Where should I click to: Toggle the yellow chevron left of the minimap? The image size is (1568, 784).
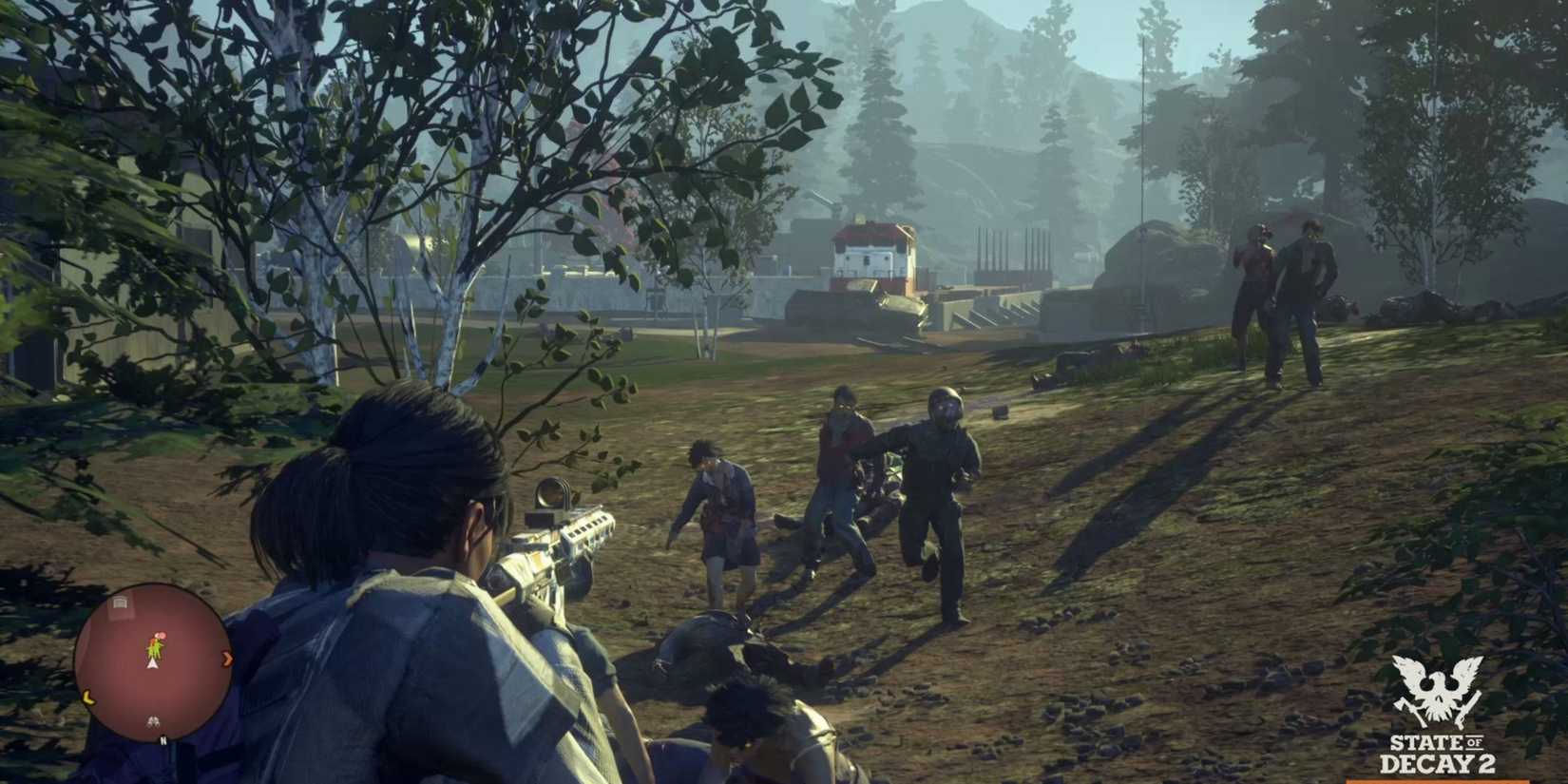click(87, 696)
